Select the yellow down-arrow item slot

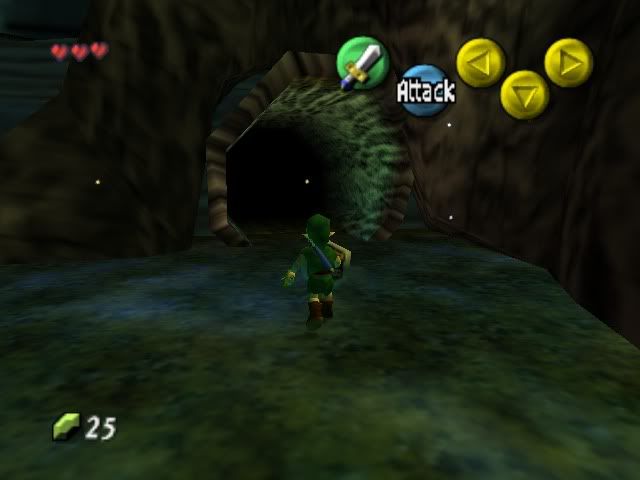tap(524, 94)
